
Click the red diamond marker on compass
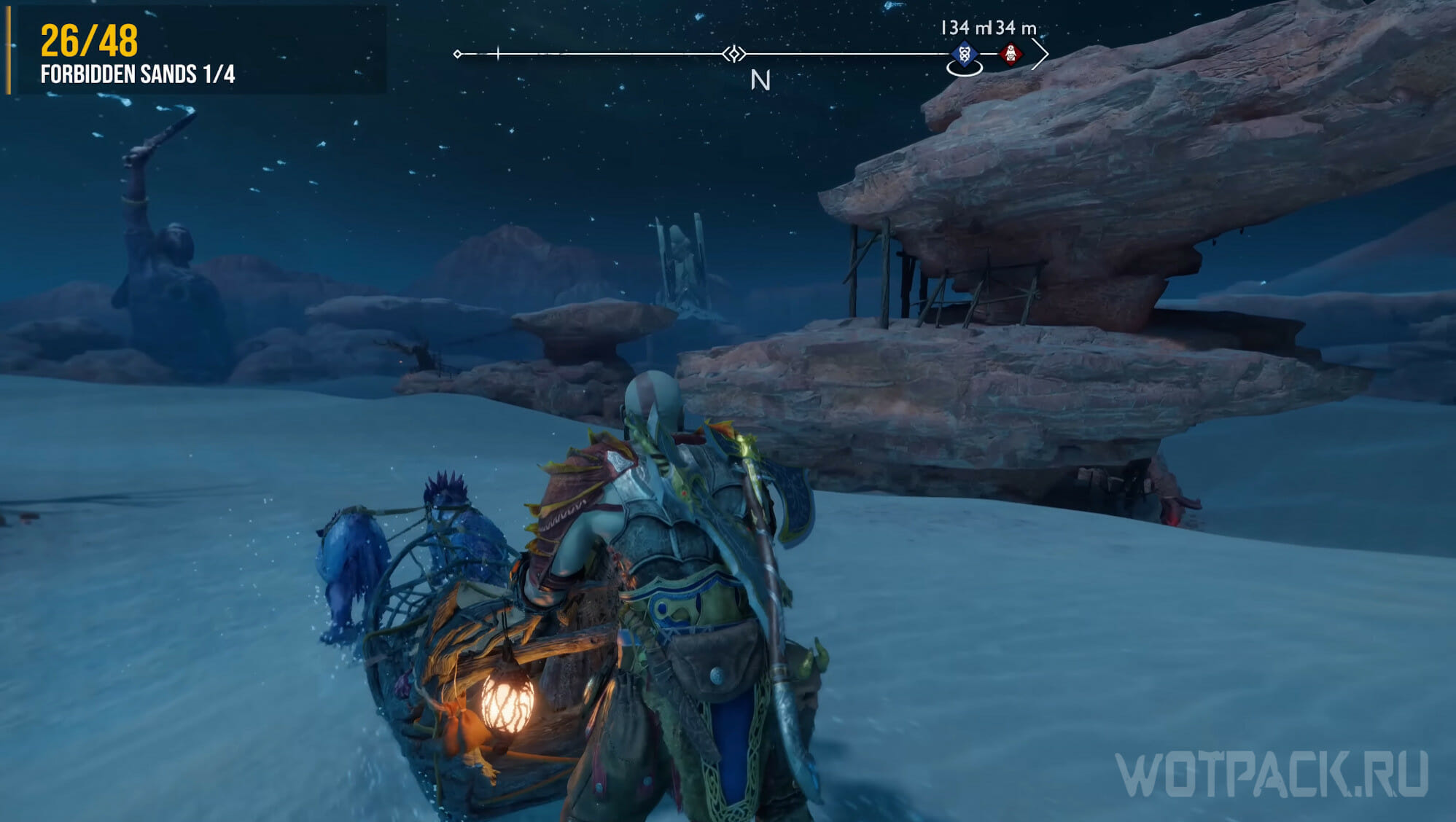1011,54
